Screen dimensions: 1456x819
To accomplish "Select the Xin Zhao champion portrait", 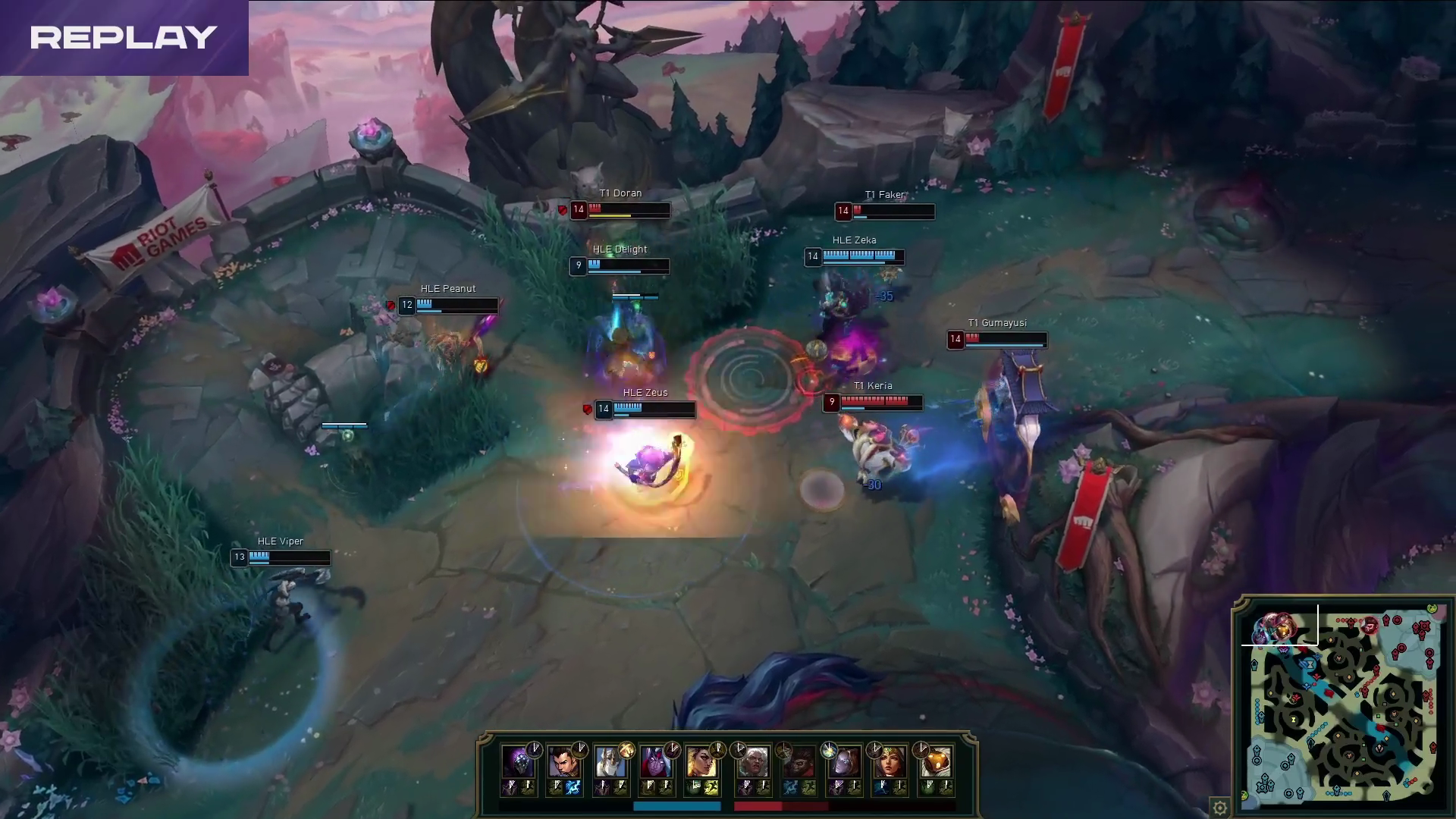I will (x=563, y=762).
